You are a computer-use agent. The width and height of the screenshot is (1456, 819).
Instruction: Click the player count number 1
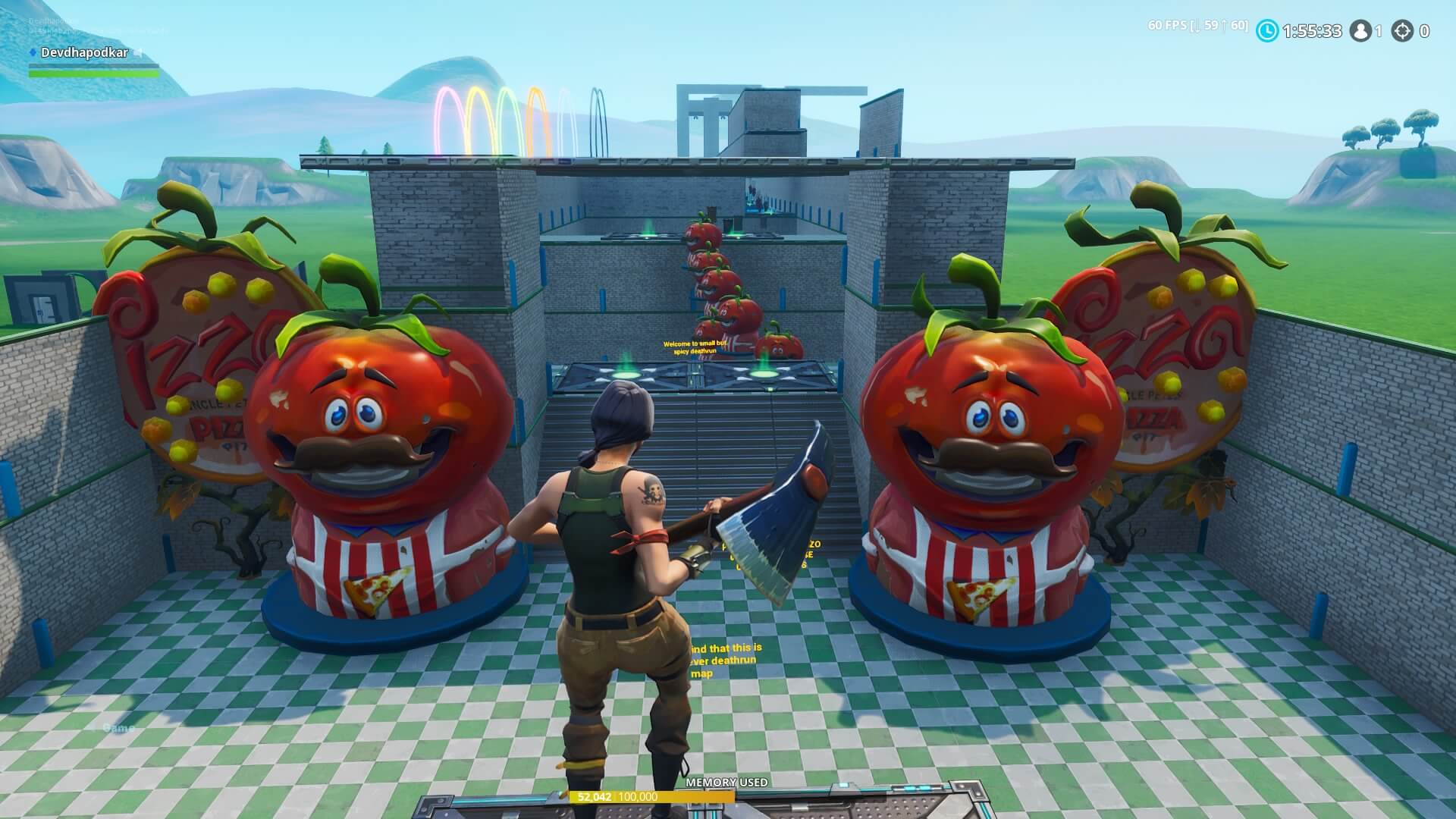pos(1379,31)
